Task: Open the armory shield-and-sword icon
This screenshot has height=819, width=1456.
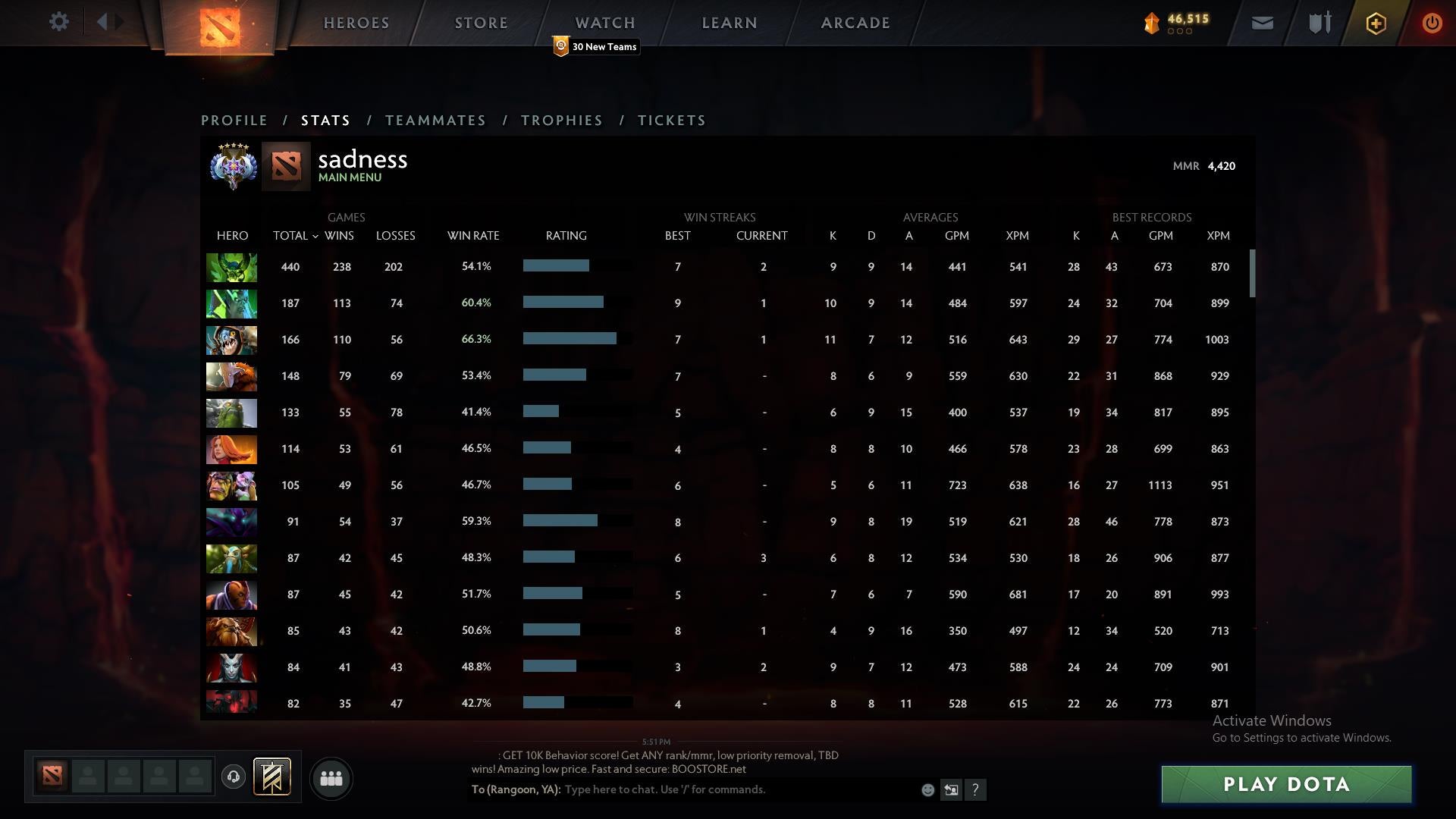Action: 1319,23
